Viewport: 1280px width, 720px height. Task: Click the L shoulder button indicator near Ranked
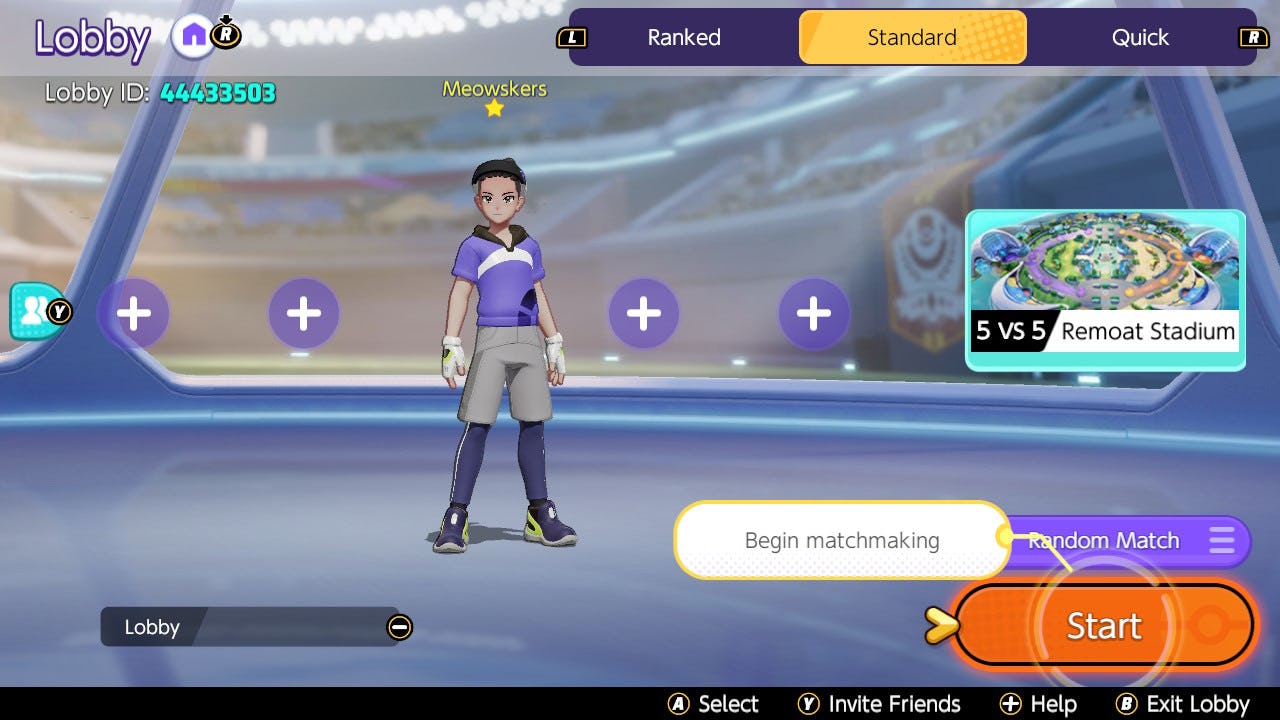point(571,37)
